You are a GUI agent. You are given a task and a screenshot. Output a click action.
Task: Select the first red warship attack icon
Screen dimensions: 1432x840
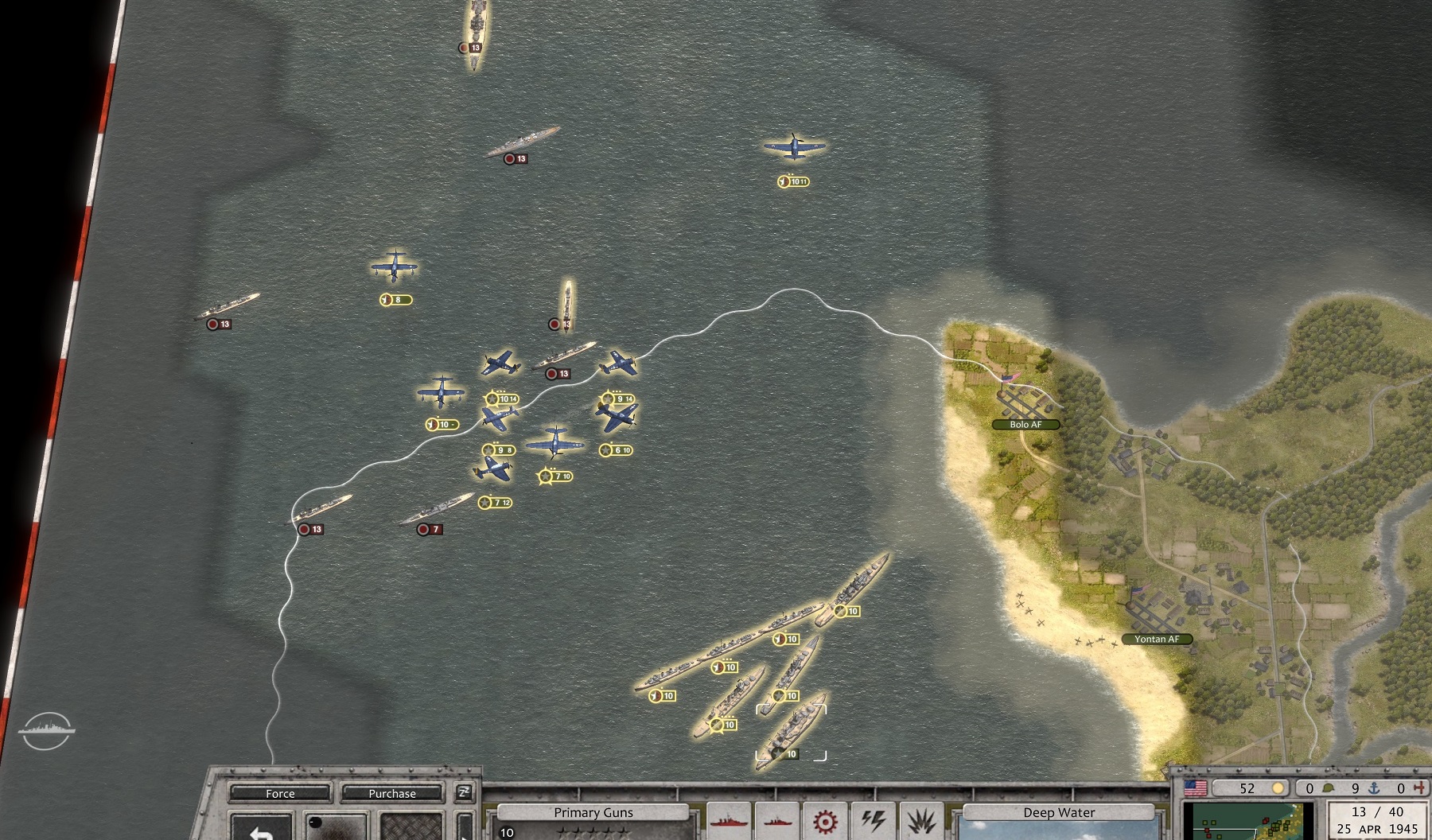[x=728, y=822]
